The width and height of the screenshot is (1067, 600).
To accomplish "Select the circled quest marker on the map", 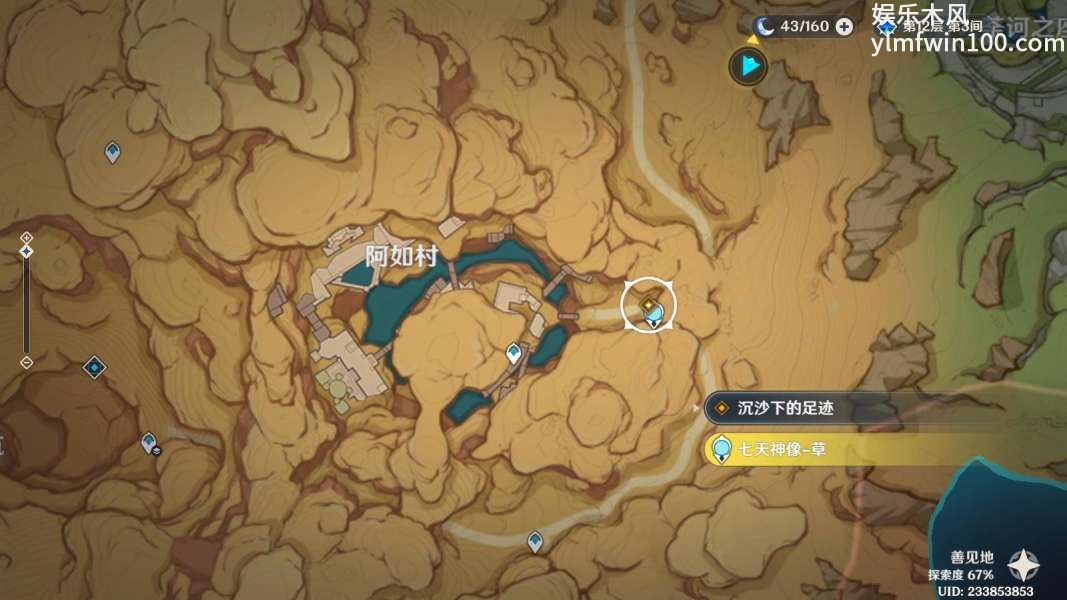I will 649,305.
